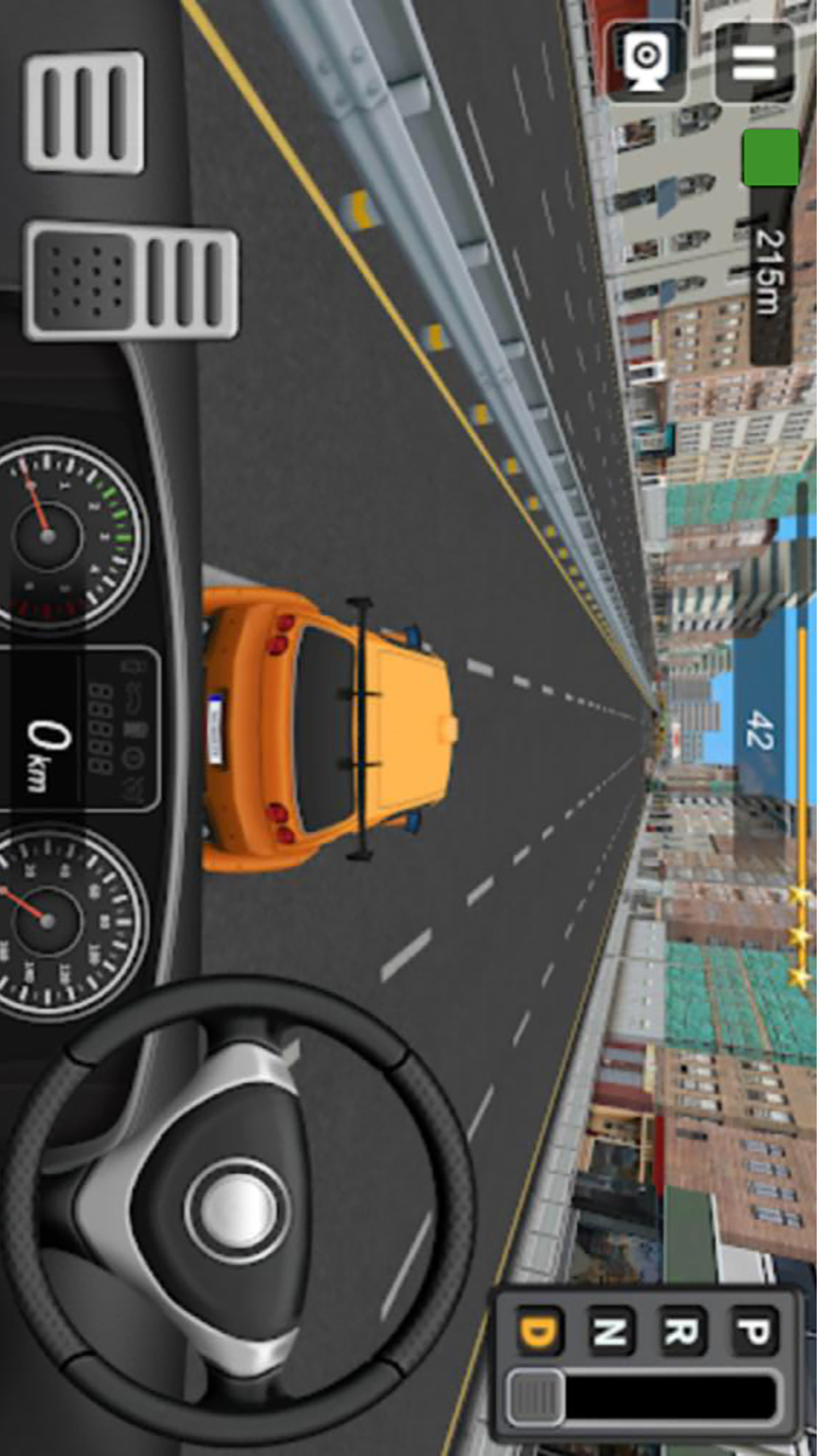Switch the camera view
The image size is (819, 1456).
pyautogui.click(x=646, y=61)
